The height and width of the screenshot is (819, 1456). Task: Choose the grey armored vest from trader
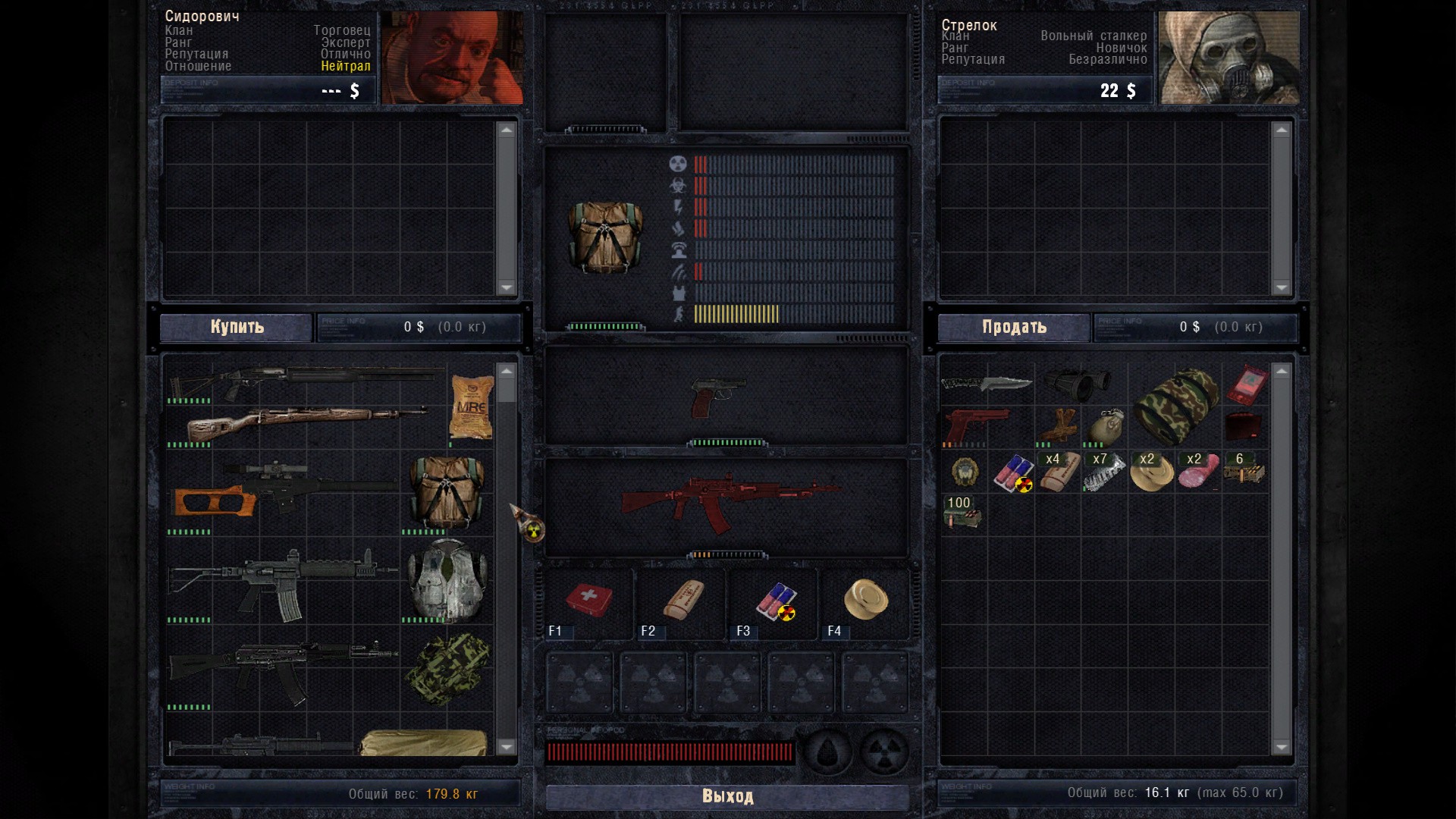447,579
